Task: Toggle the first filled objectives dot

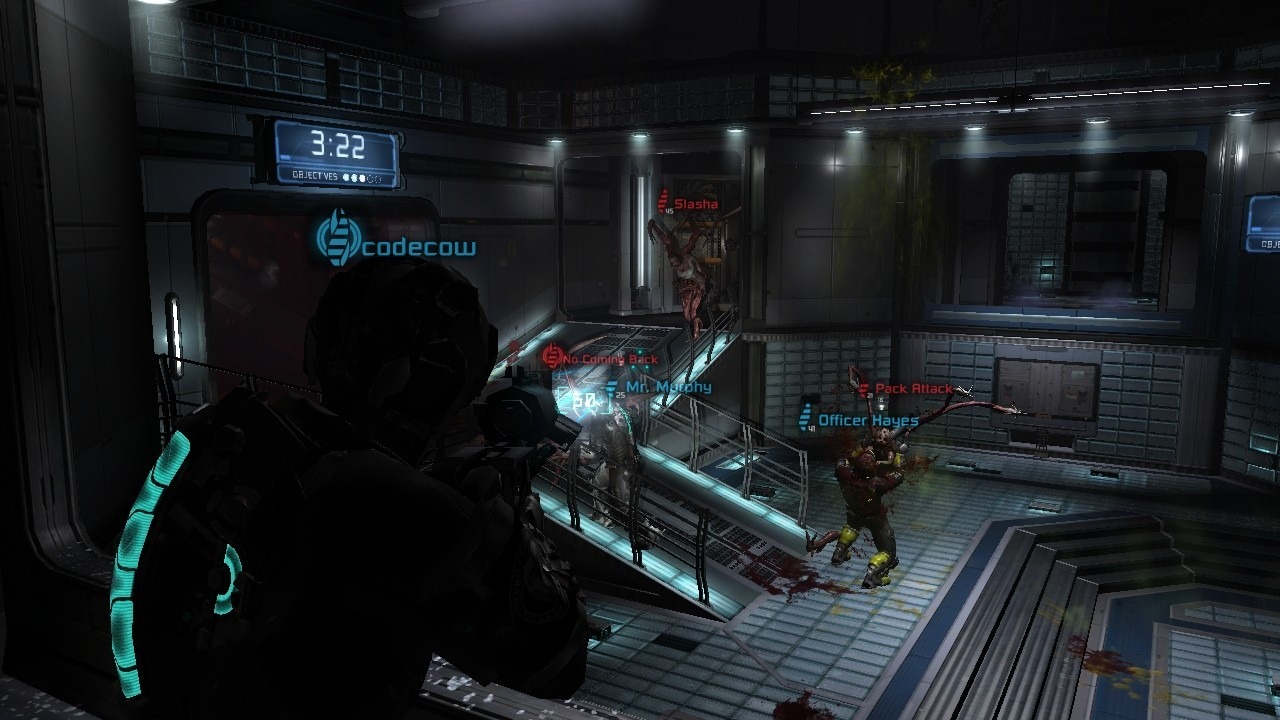Action: 346,178
